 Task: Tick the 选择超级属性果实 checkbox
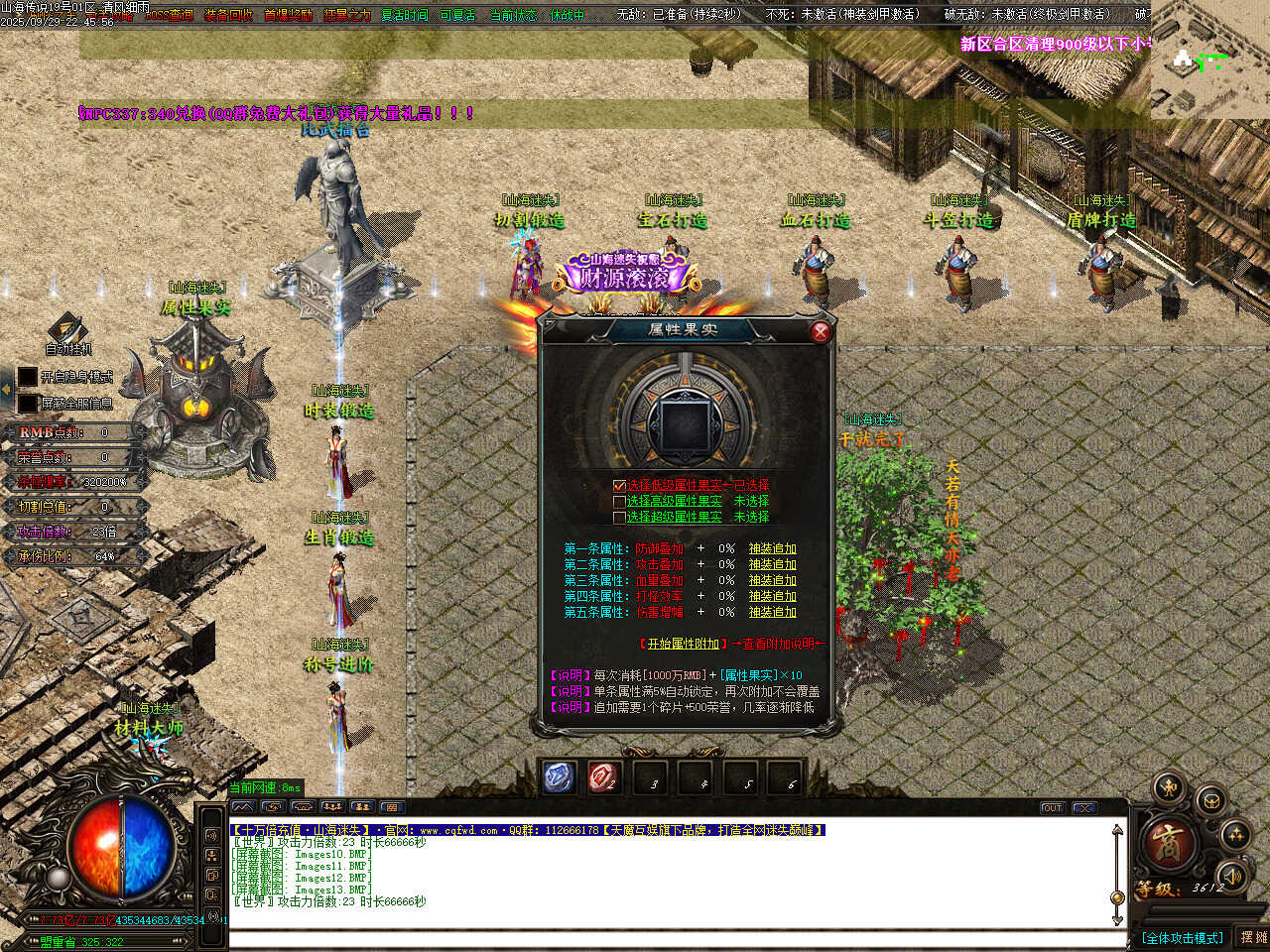[x=620, y=518]
